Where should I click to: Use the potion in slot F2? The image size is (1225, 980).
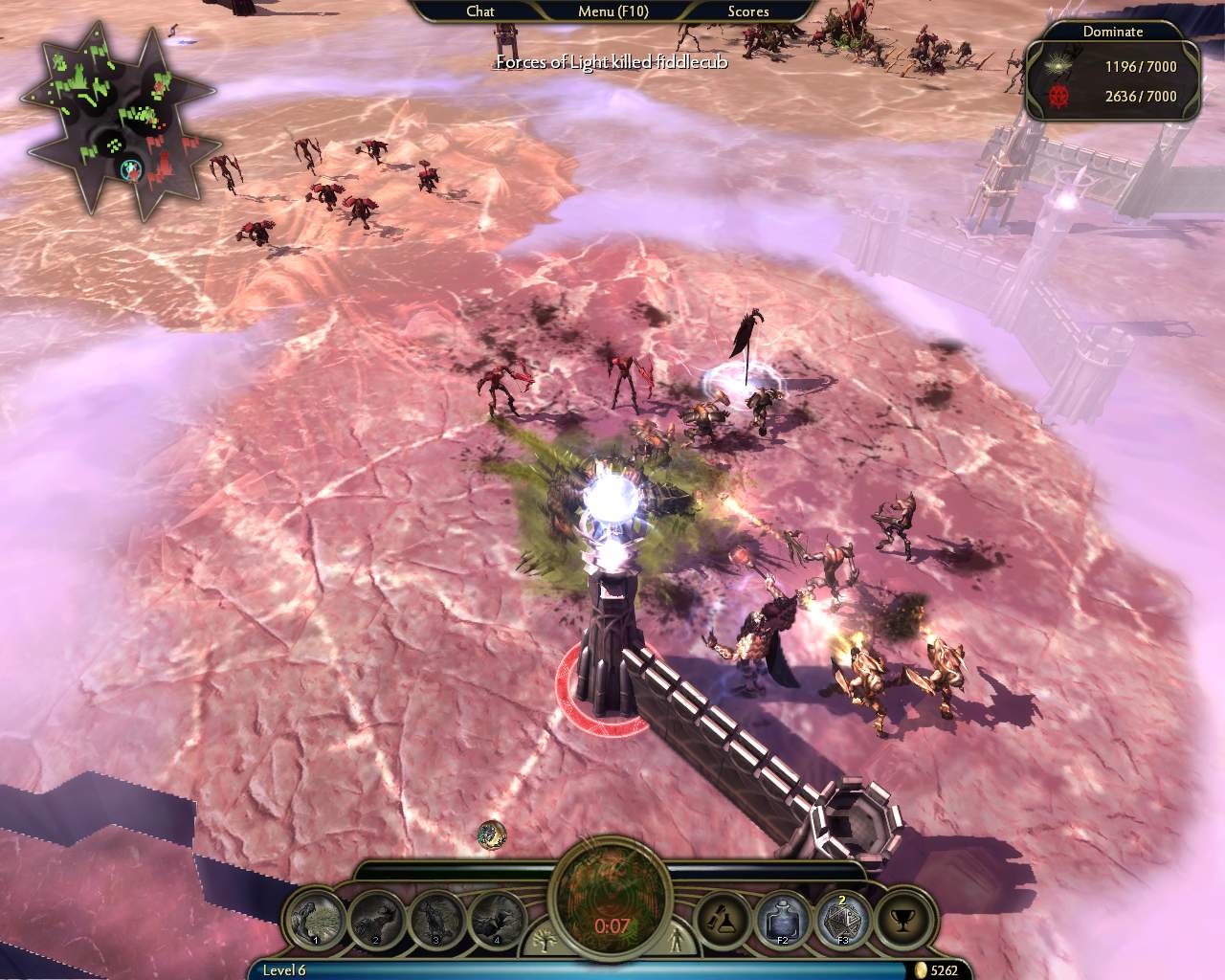pos(782,920)
